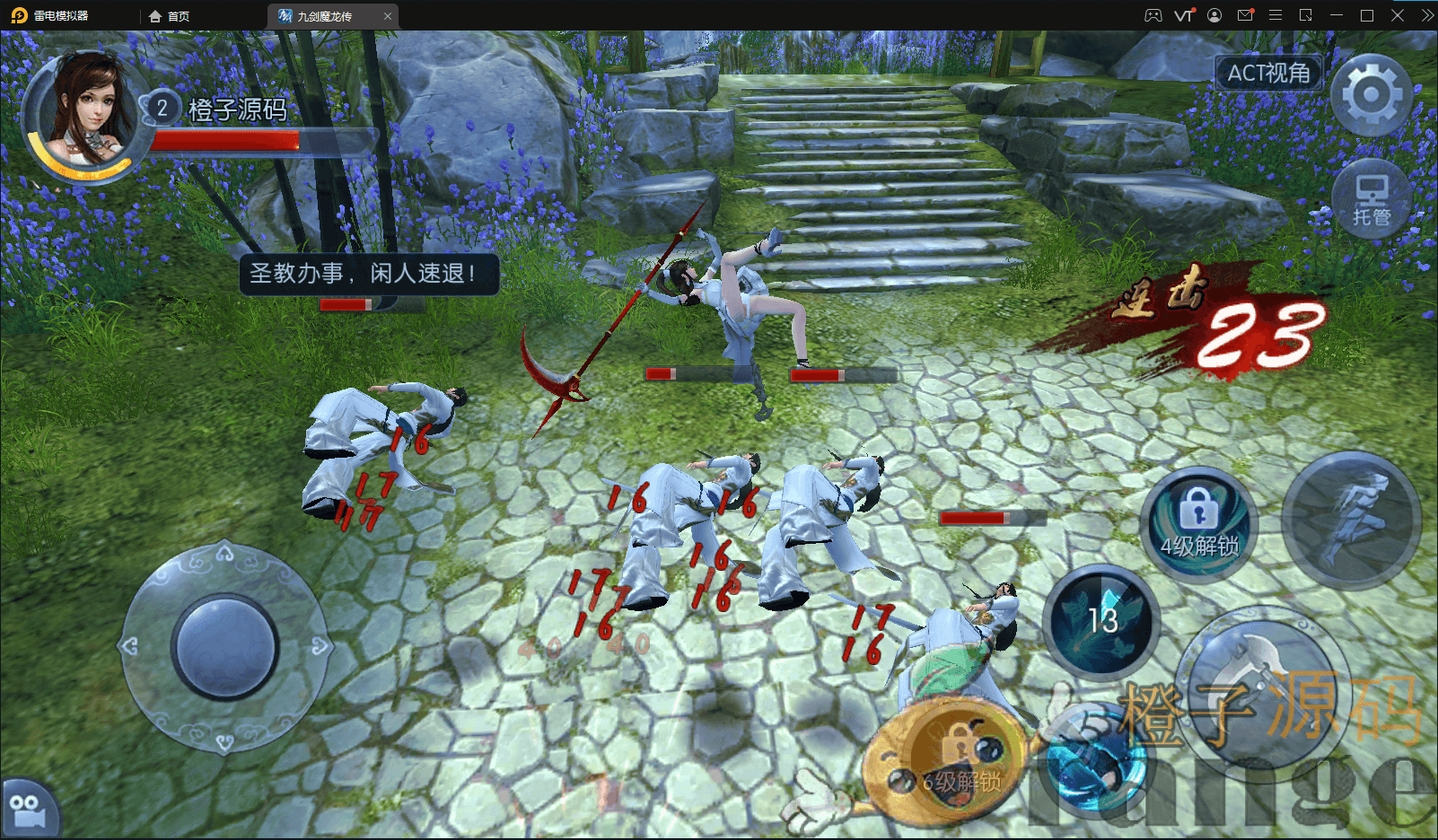1438x840 pixels.
Task: Activate the dash sprint skill
Action: (x=1351, y=521)
